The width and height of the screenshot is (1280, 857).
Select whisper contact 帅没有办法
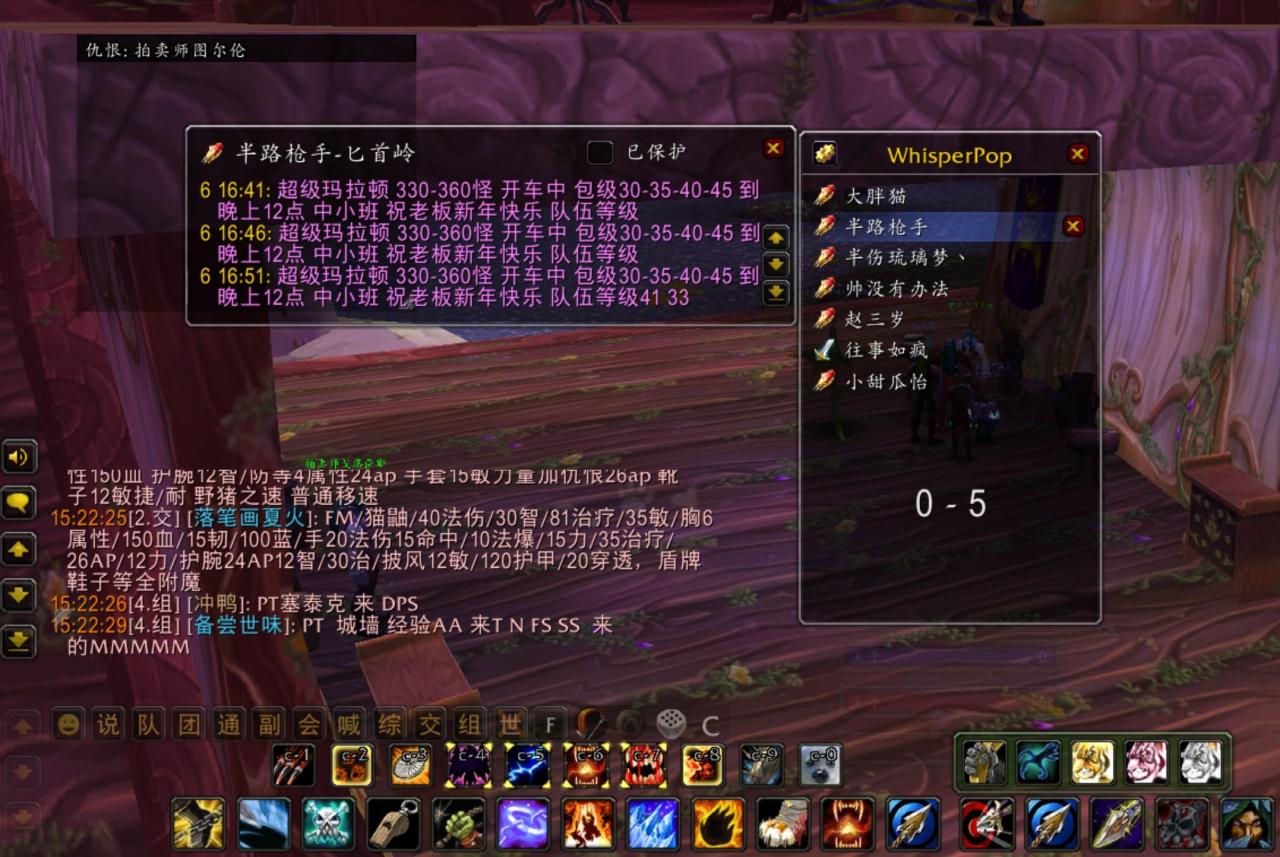(896, 288)
